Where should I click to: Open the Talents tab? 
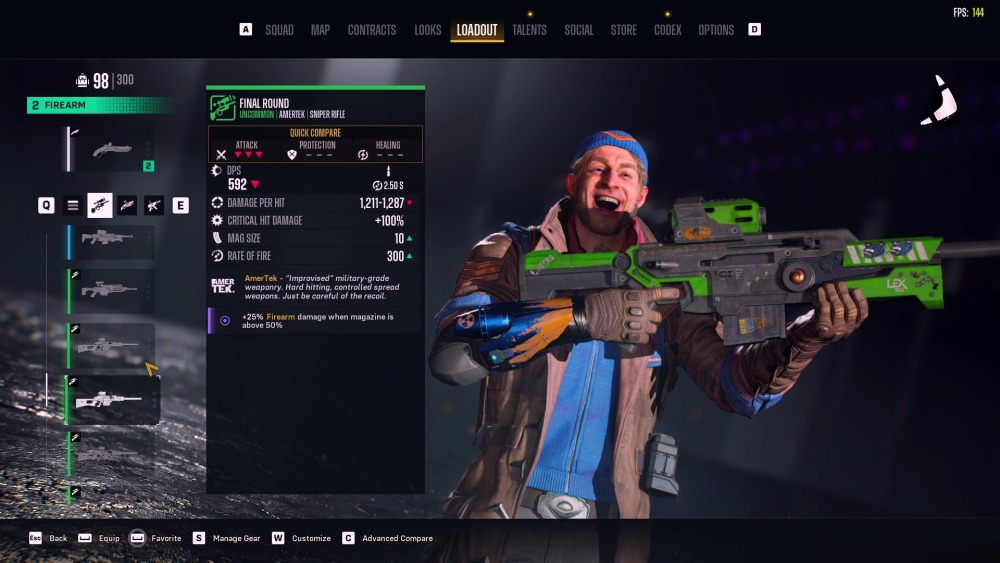pyautogui.click(x=529, y=30)
